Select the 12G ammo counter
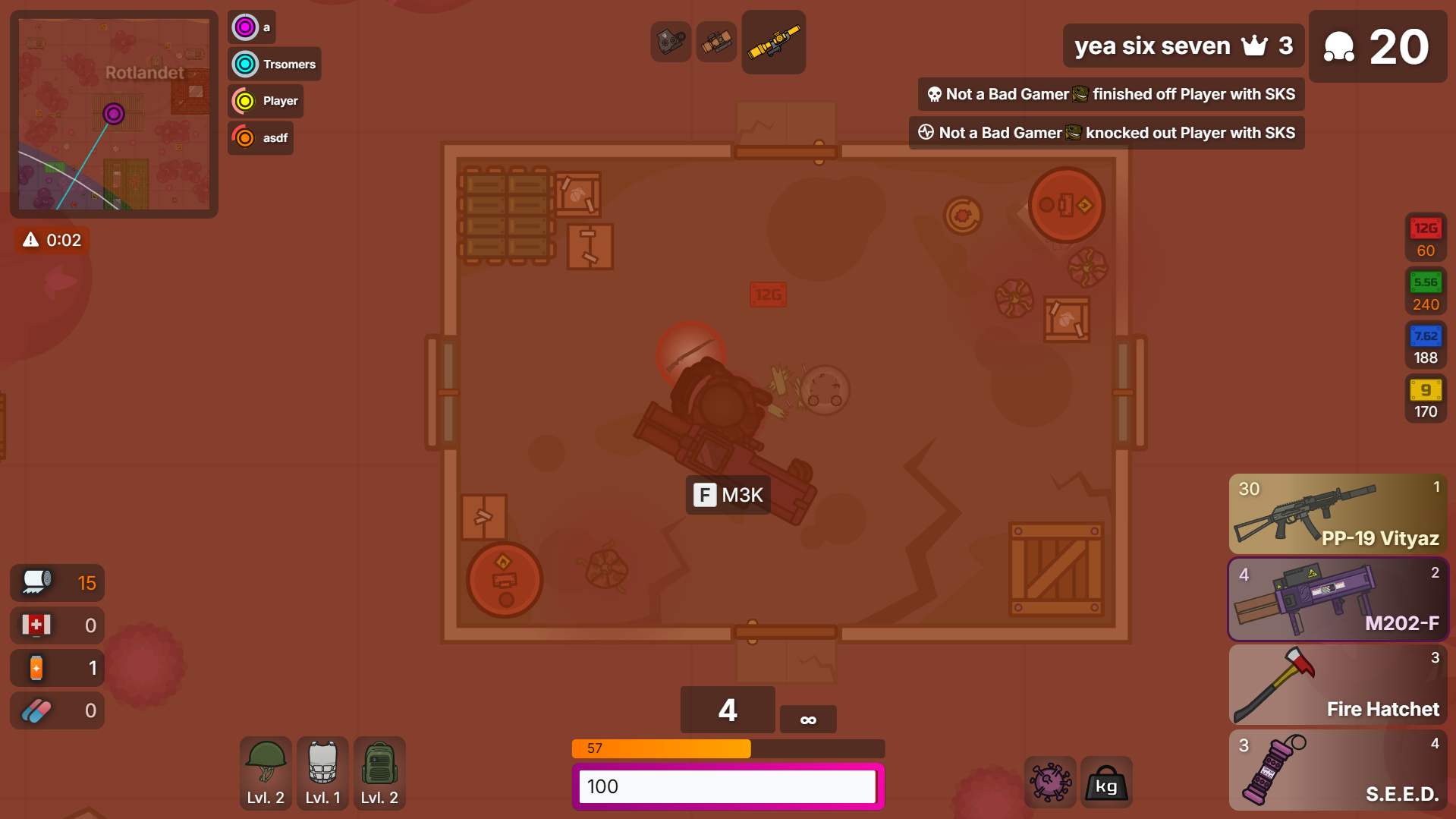This screenshot has height=819, width=1456. pos(1425,238)
